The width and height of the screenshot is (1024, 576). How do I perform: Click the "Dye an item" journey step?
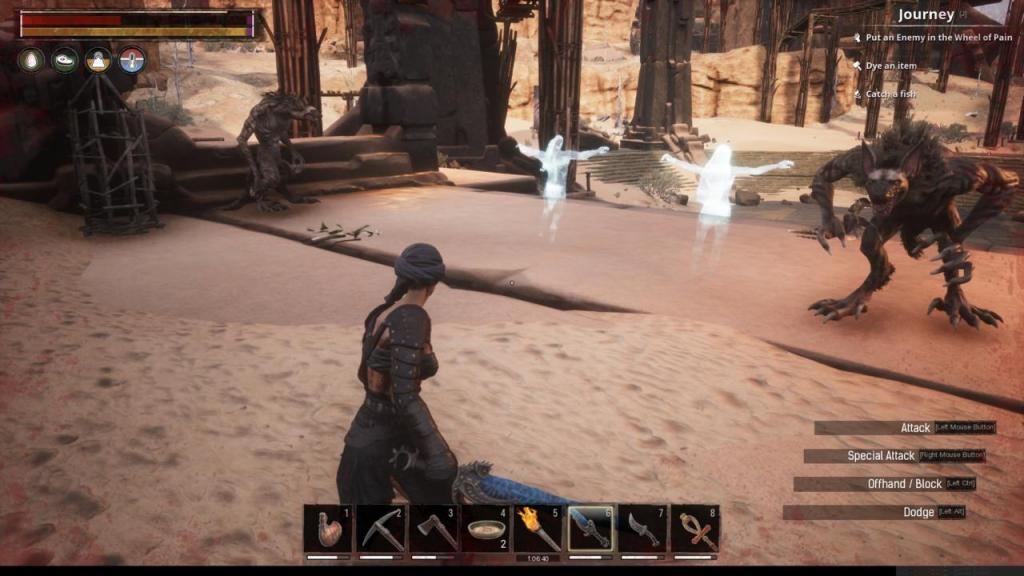891,66
